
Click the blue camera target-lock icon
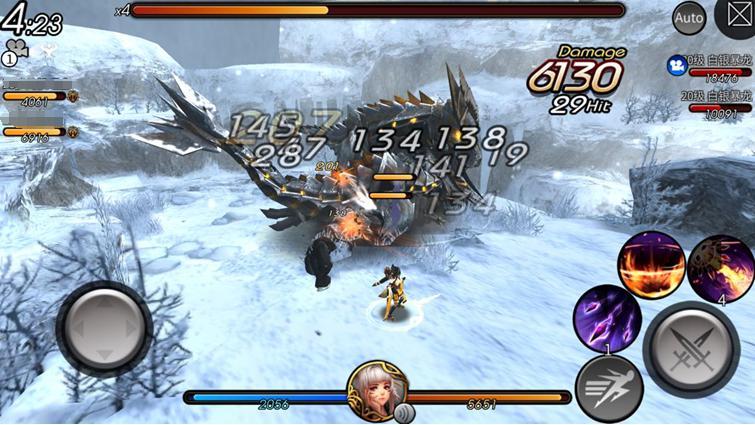coord(677,64)
